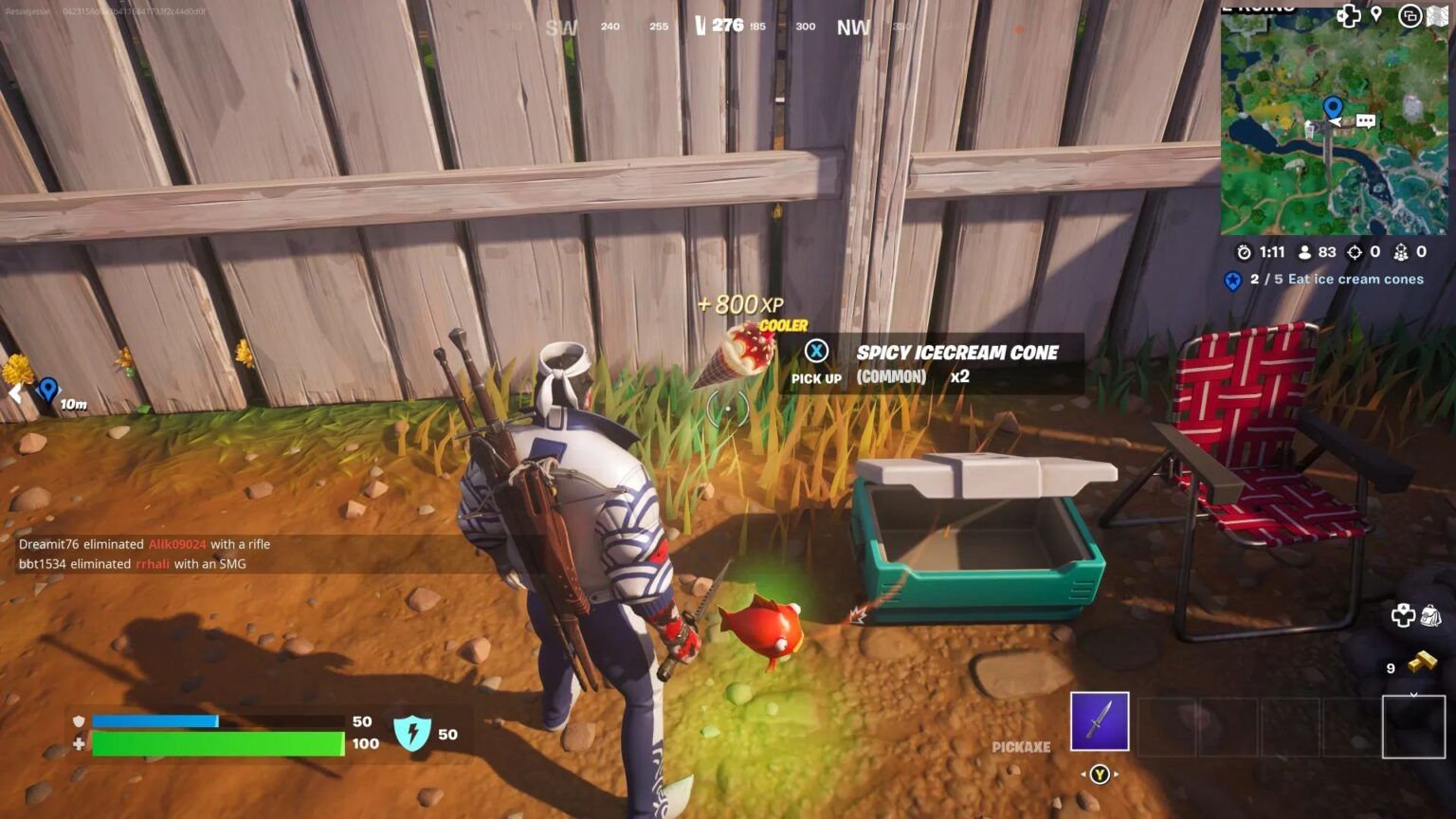Screen dimensions: 1456x819
Task: Open the chat bubble on the minimap
Action: pos(1367,121)
